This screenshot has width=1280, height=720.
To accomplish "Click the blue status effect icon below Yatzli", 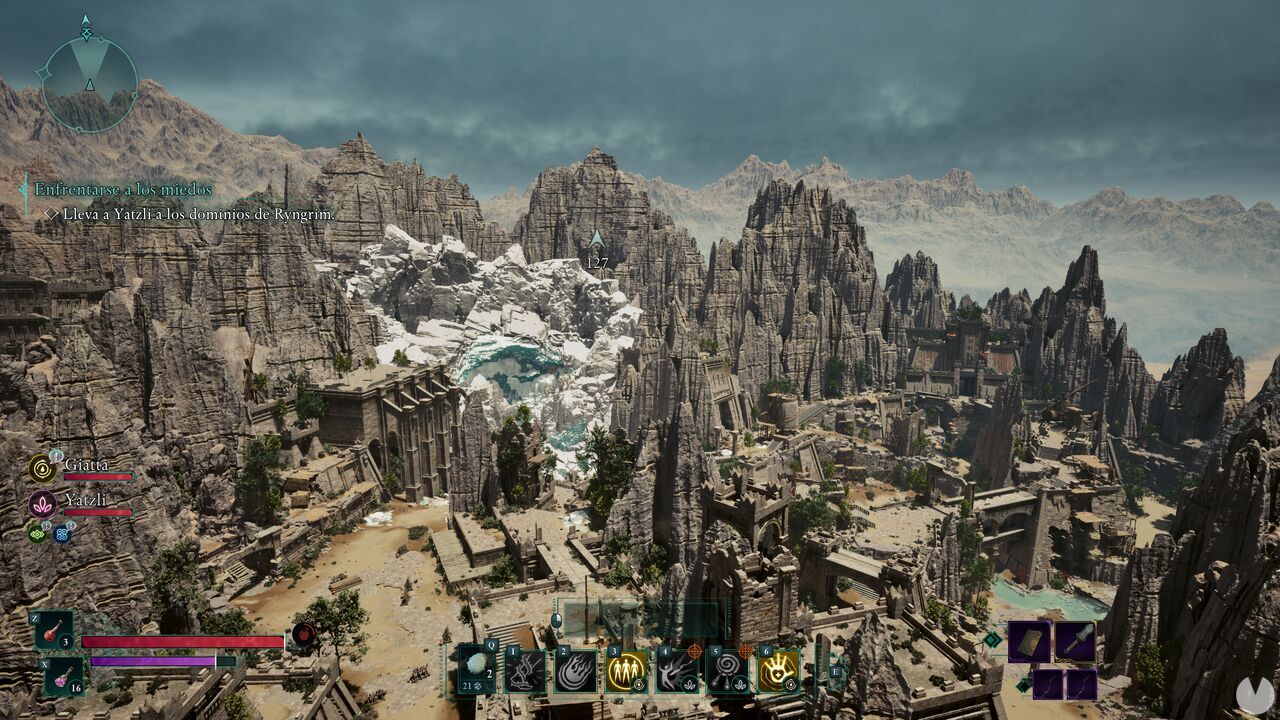I will pos(62,534).
